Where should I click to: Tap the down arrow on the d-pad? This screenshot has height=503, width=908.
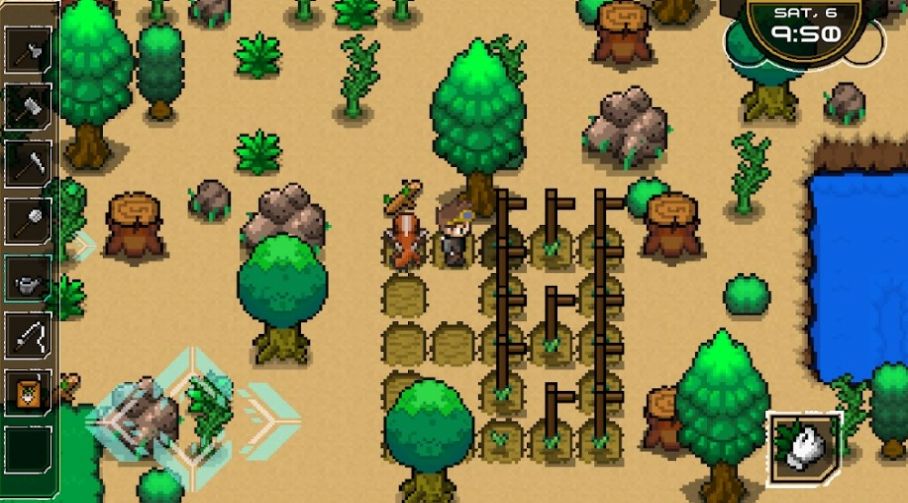193,466
